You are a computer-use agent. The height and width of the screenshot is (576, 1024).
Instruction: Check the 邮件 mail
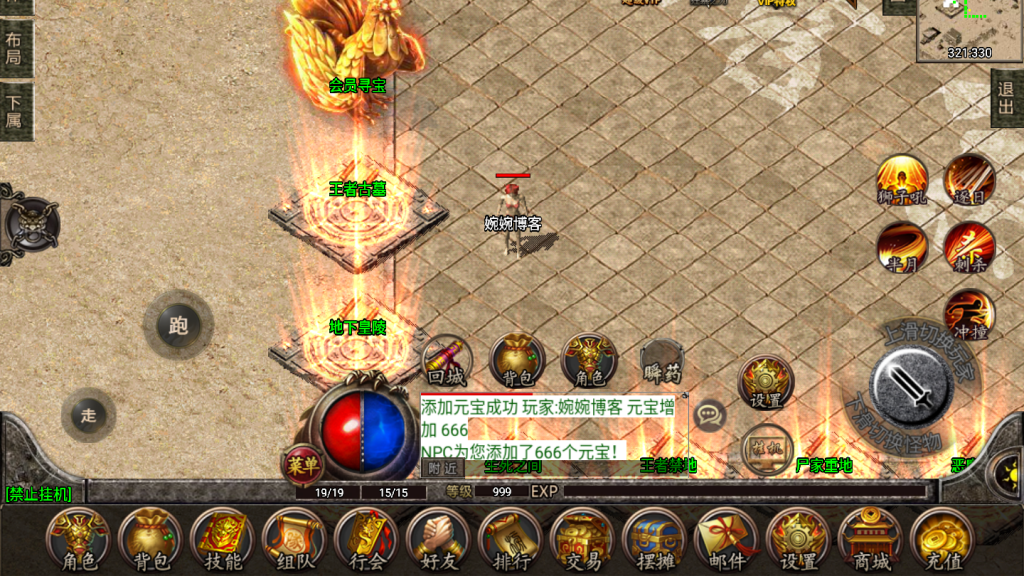pos(725,539)
